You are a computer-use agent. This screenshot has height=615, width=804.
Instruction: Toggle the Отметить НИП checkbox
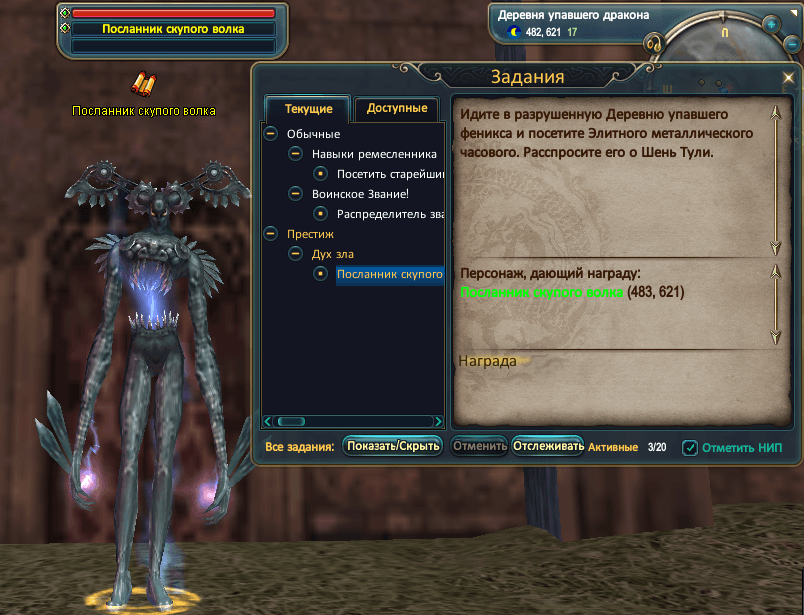click(690, 448)
